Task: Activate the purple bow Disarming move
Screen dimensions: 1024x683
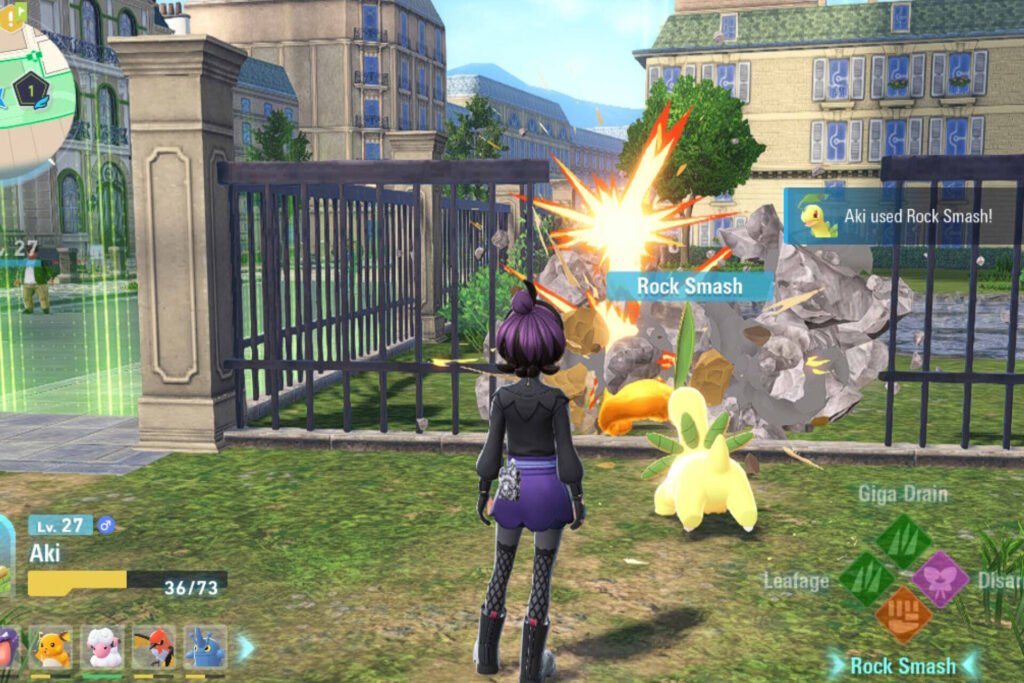Action: tap(941, 579)
